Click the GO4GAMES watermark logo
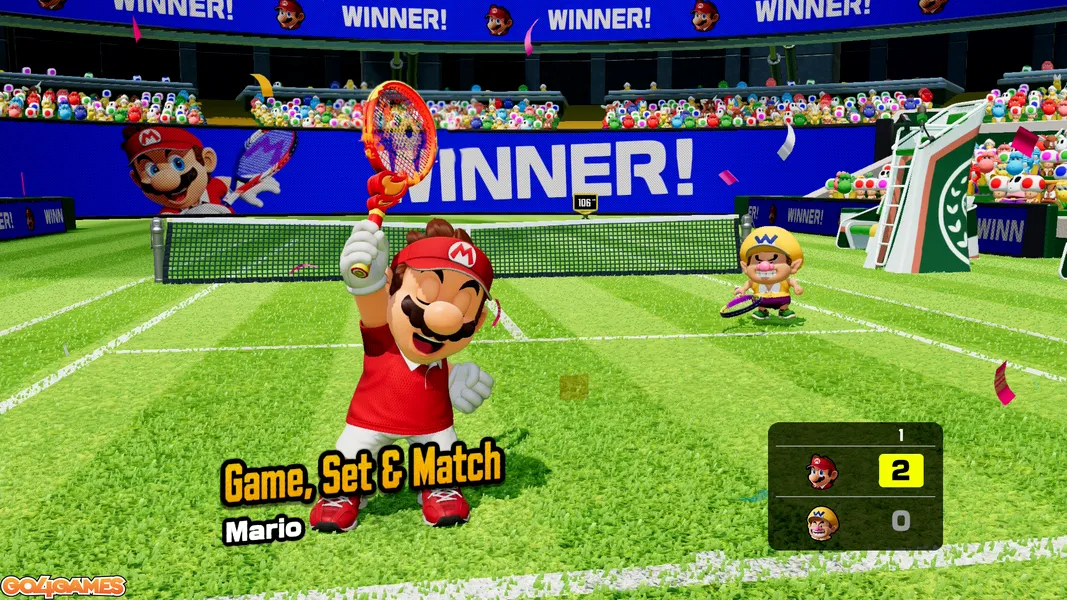 [x=63, y=586]
